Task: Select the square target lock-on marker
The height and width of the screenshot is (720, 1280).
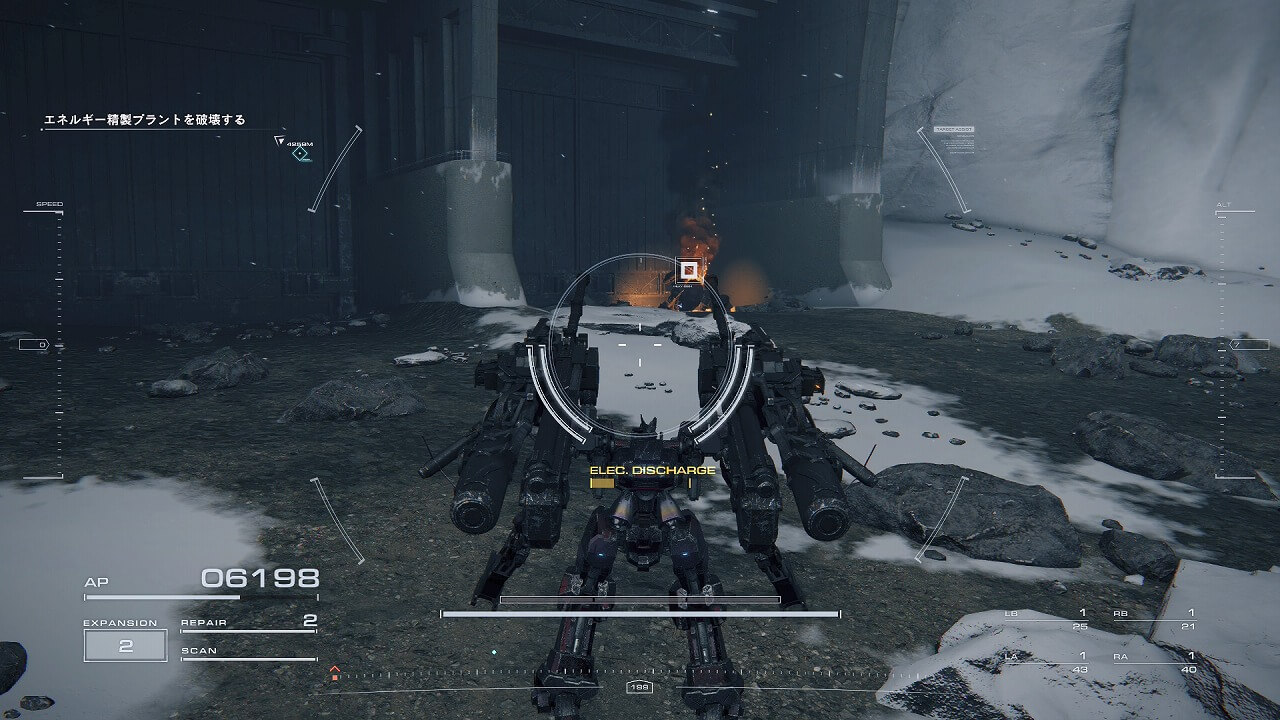Action: [x=687, y=269]
